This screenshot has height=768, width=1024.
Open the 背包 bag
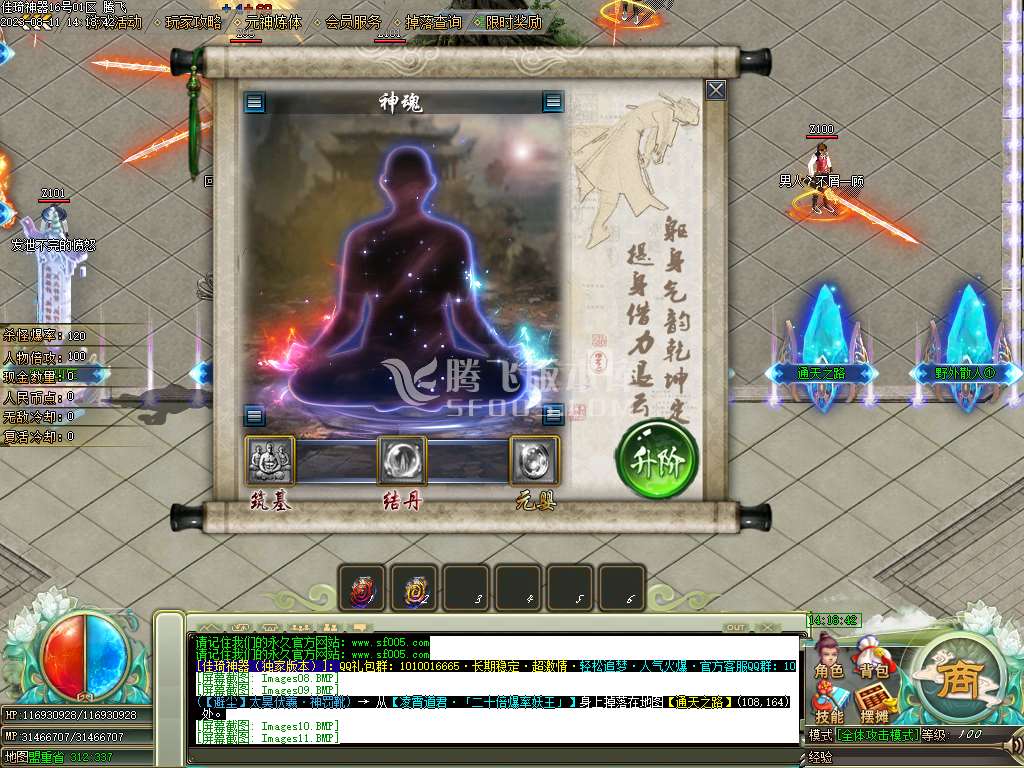click(x=874, y=661)
